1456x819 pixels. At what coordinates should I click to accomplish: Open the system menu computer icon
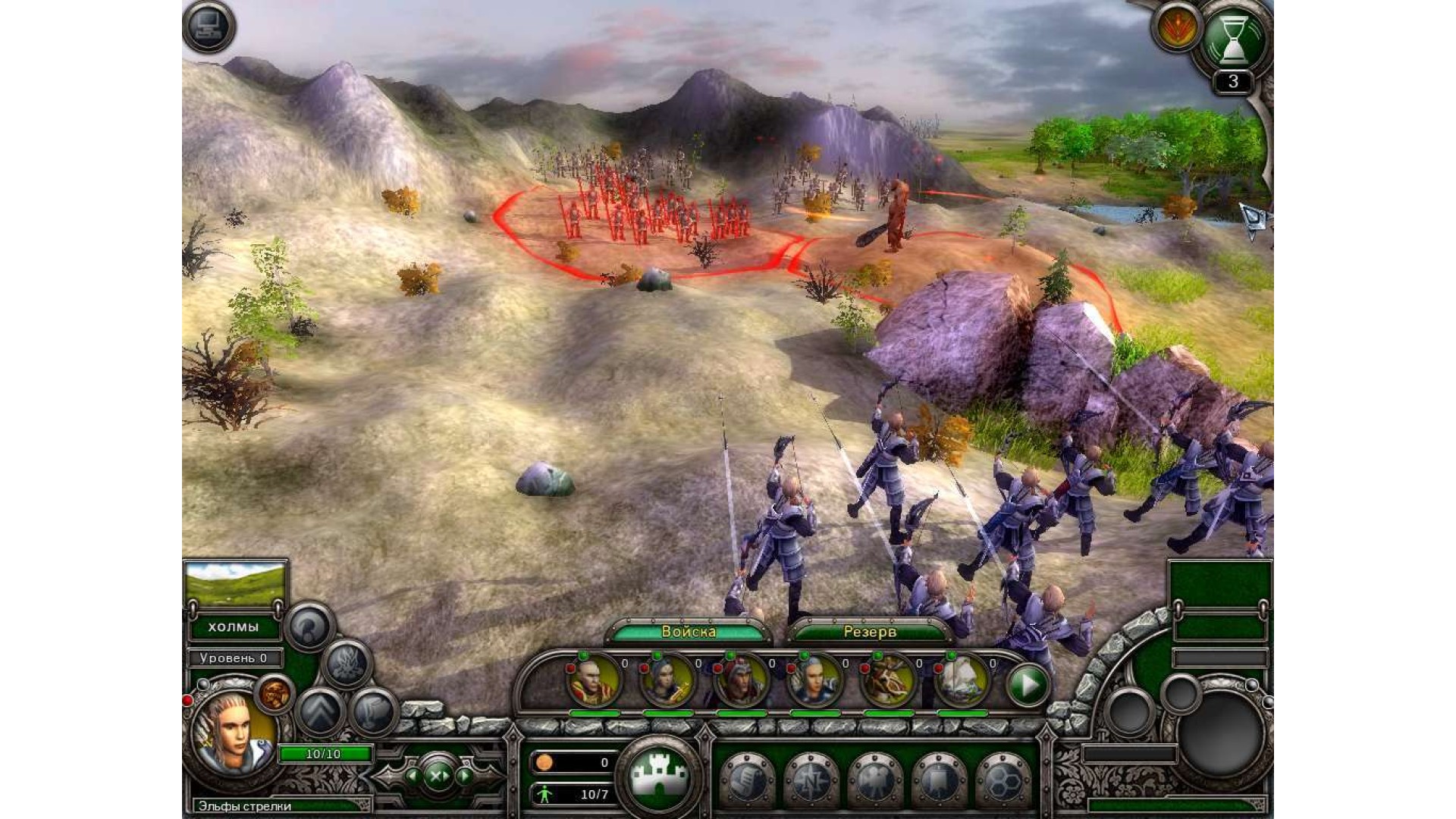tap(209, 27)
